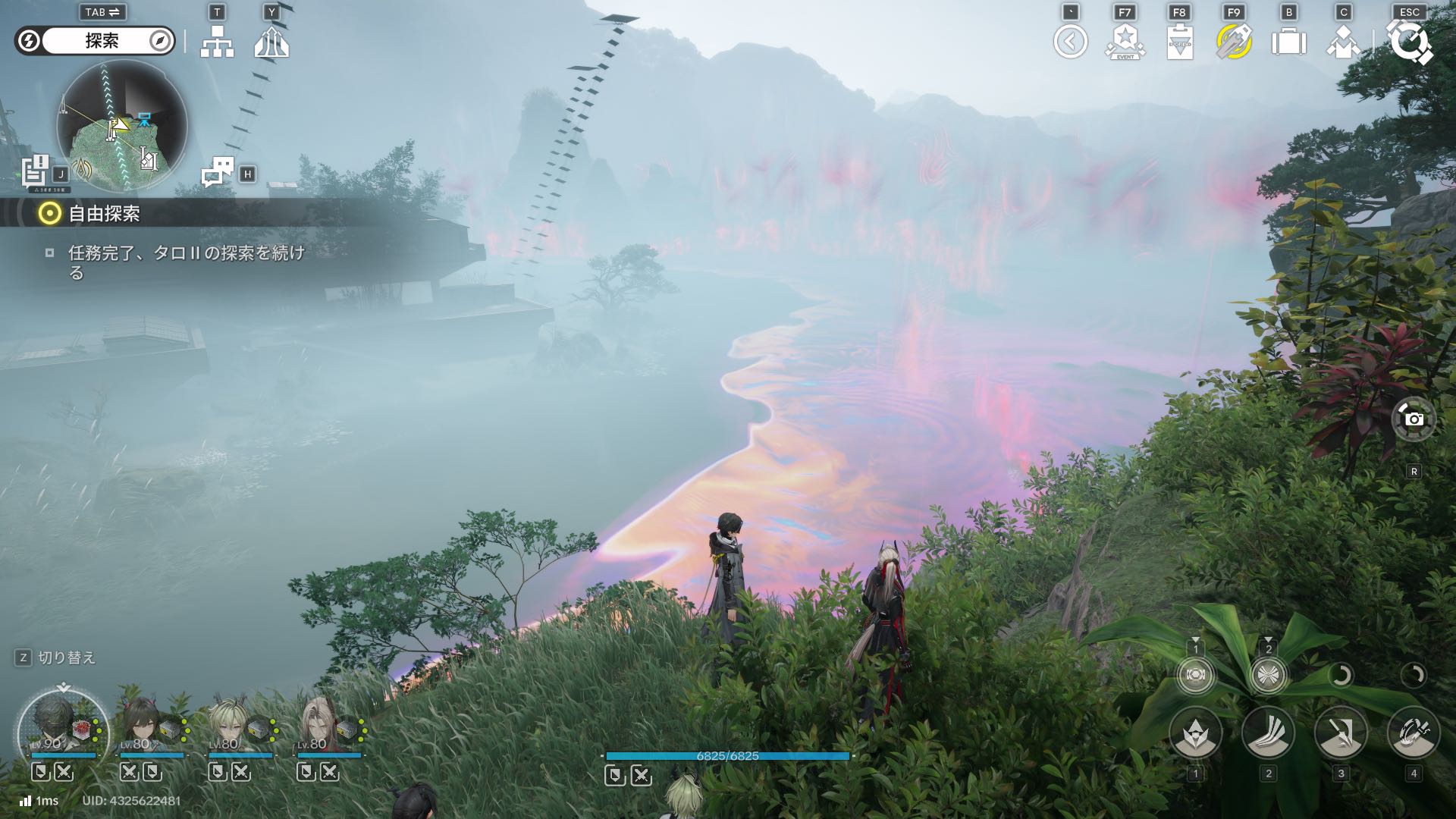
Task: Activate the triple slash skill icon
Action: pos(1268,734)
